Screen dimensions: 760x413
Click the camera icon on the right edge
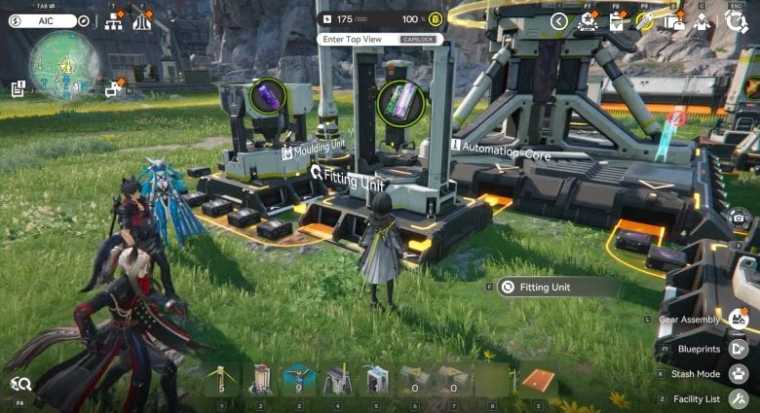[738, 218]
